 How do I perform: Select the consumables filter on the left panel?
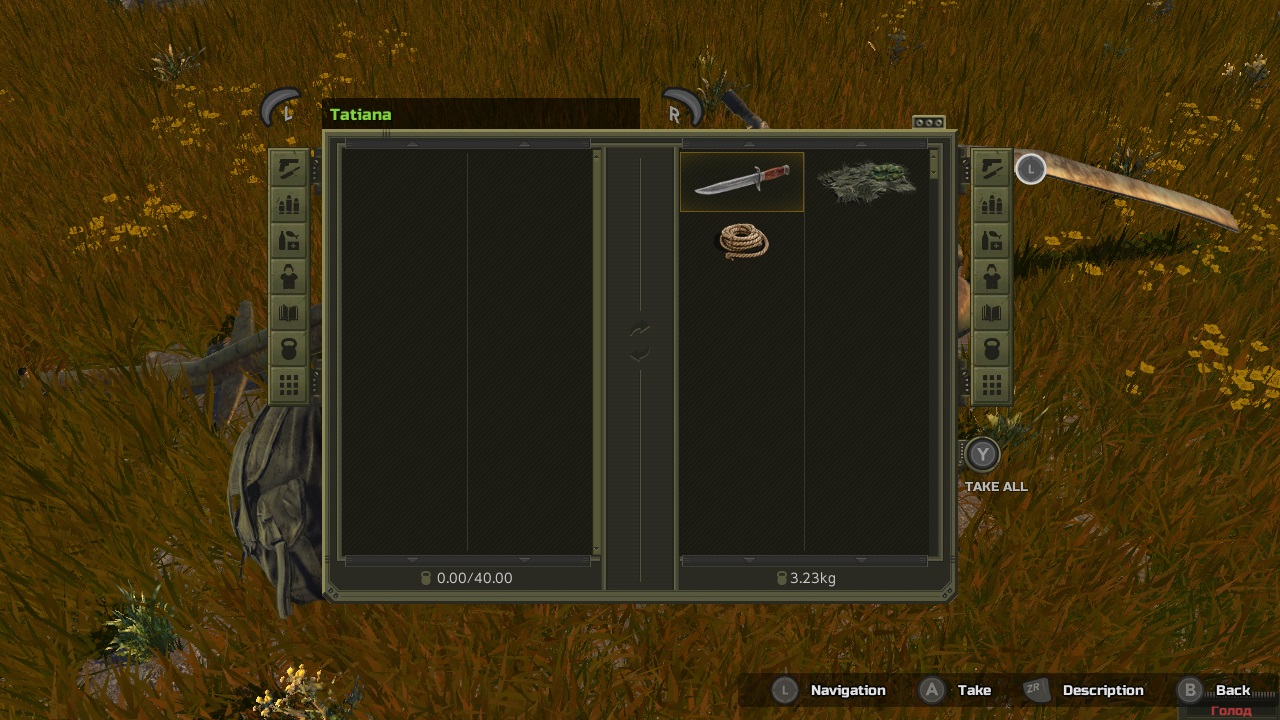click(289, 240)
